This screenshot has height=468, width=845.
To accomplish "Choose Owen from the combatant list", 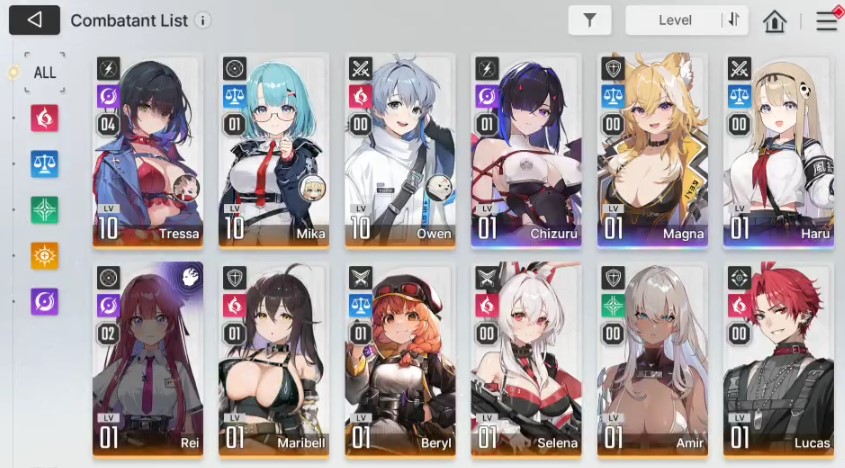I will coord(400,150).
